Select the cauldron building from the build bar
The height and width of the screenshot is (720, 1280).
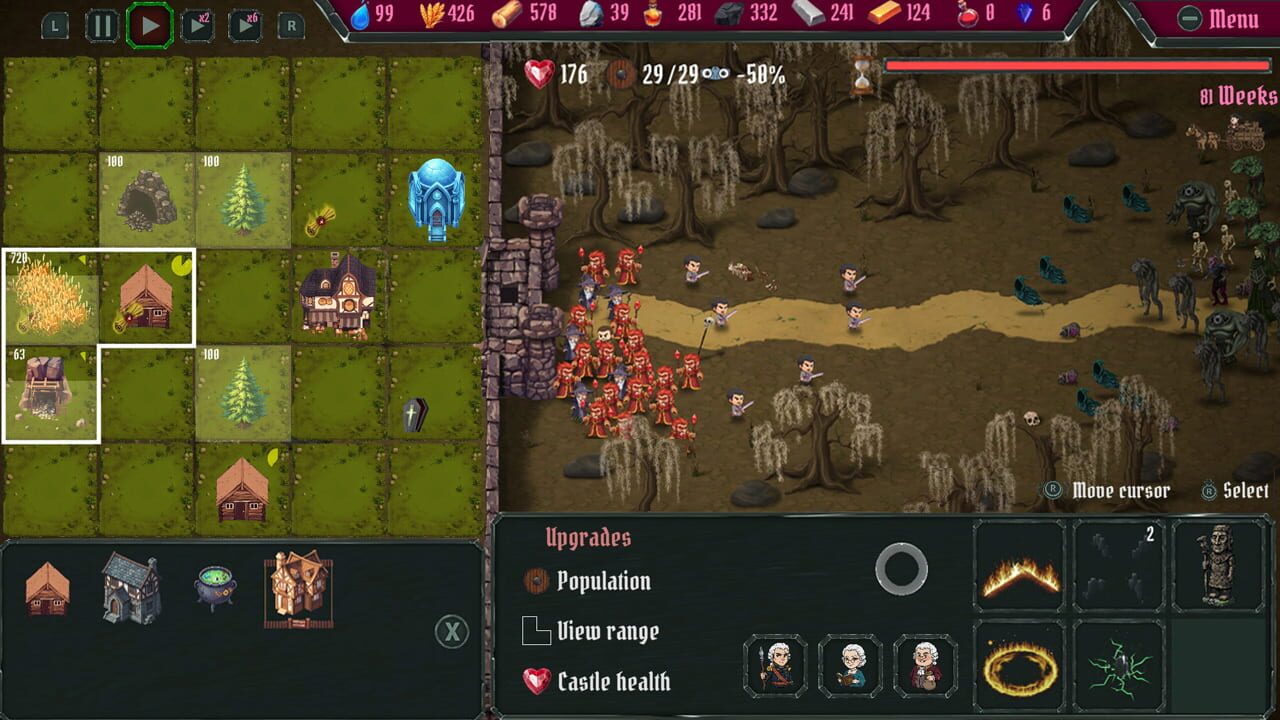coord(216,586)
